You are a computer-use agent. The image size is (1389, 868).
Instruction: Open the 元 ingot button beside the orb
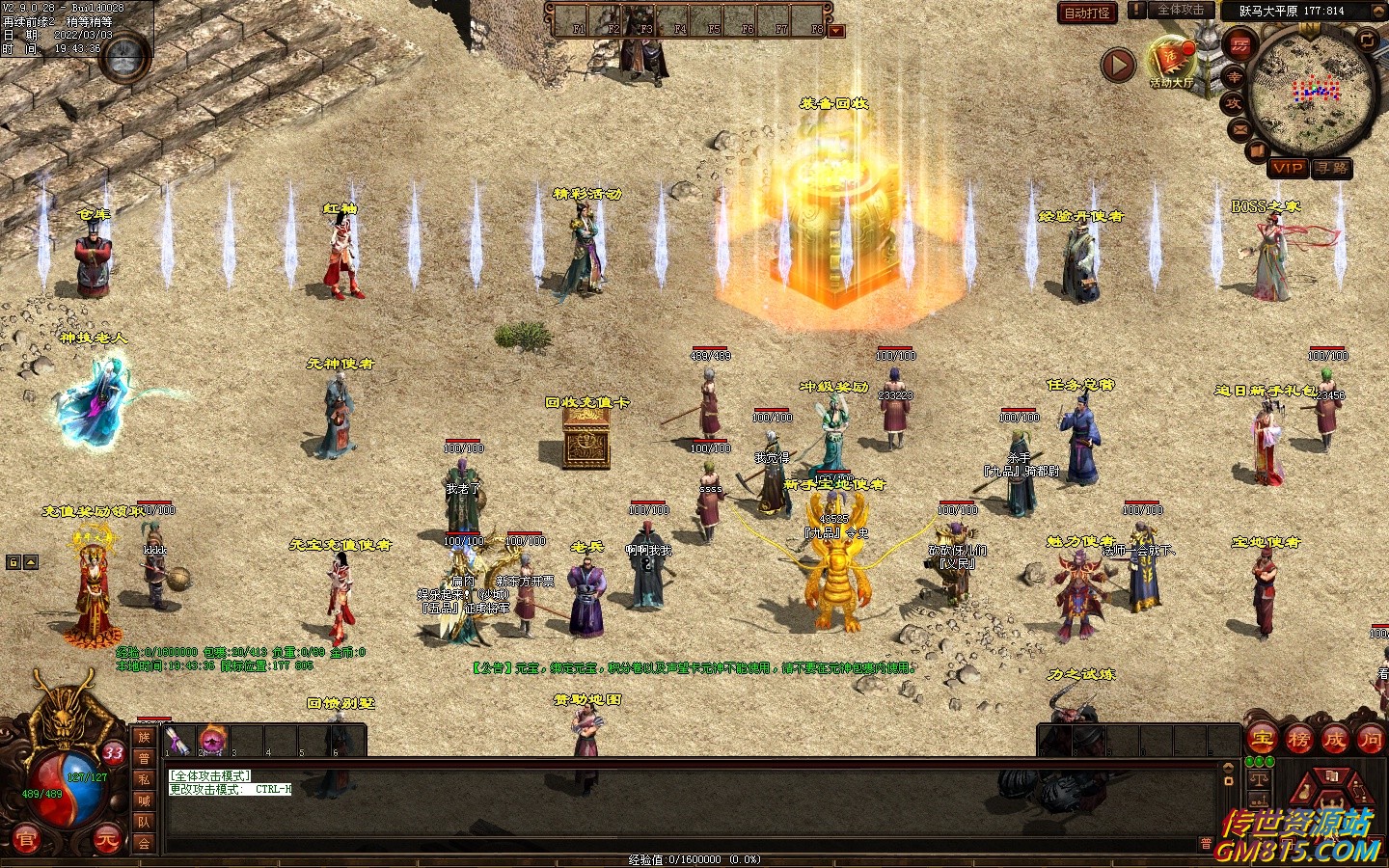[x=105, y=840]
